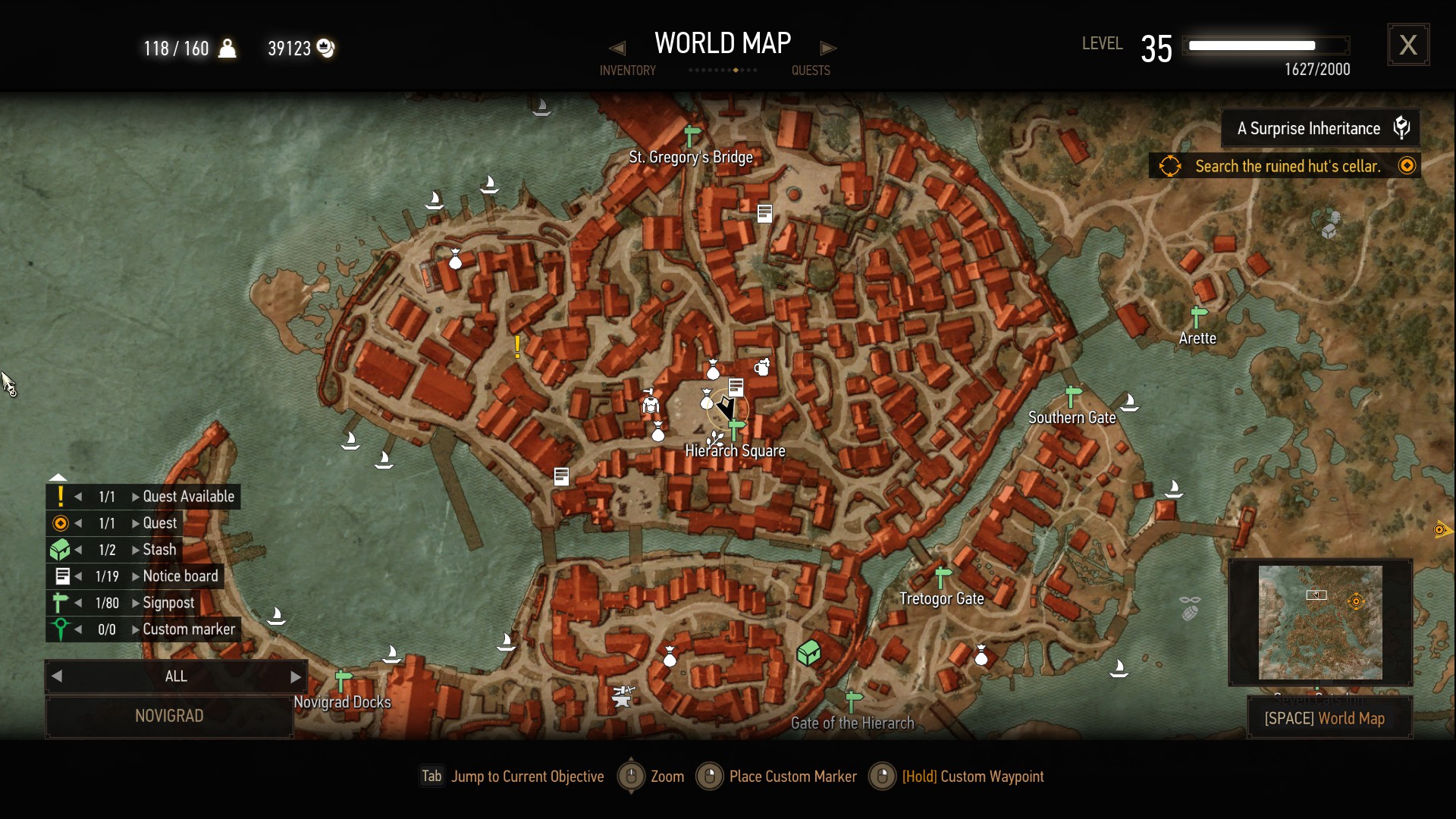Select the Stash legend entry
Screen dimensions: 1456x819
pyautogui.click(x=159, y=550)
